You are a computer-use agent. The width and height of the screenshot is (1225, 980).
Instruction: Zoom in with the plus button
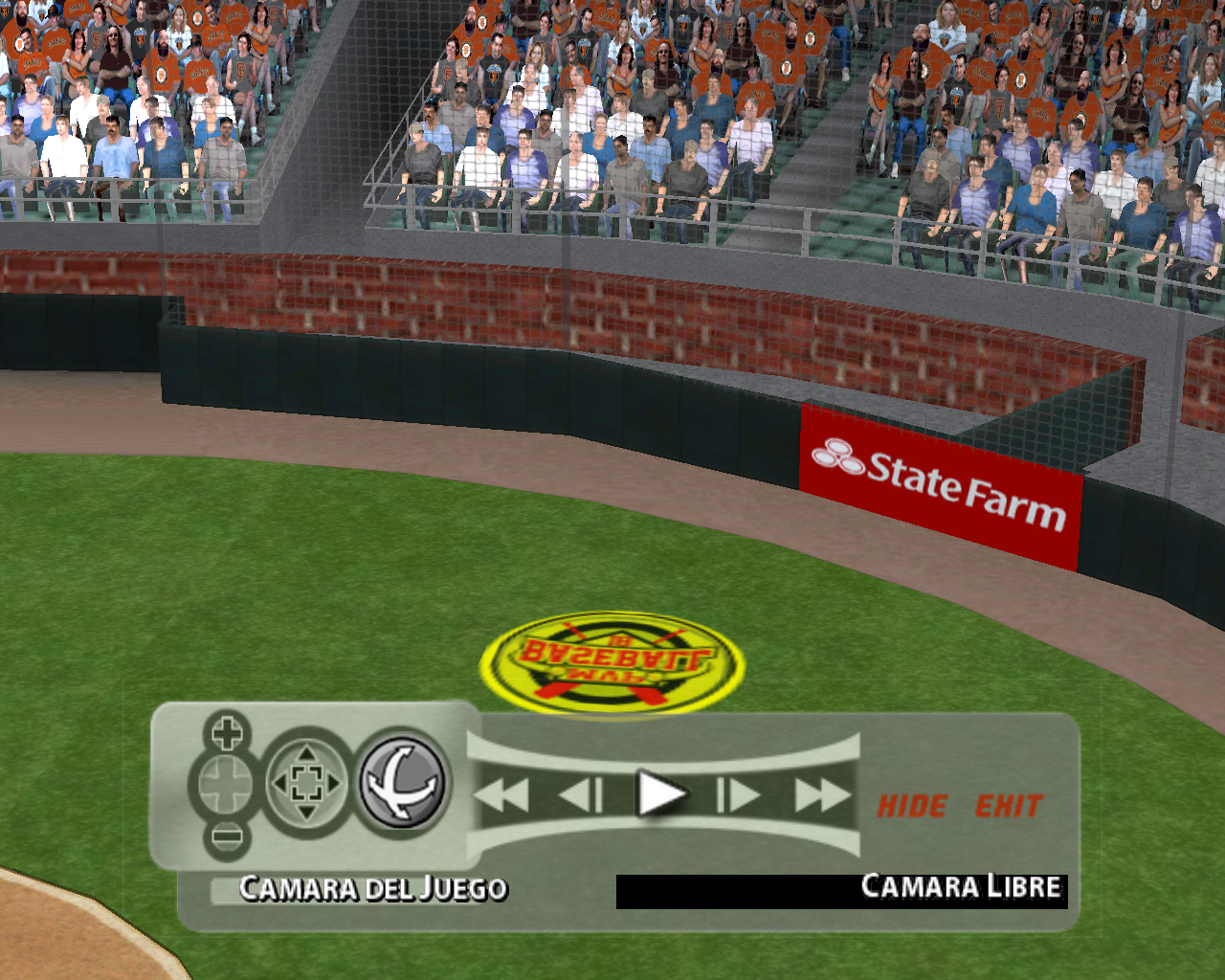pos(227,734)
